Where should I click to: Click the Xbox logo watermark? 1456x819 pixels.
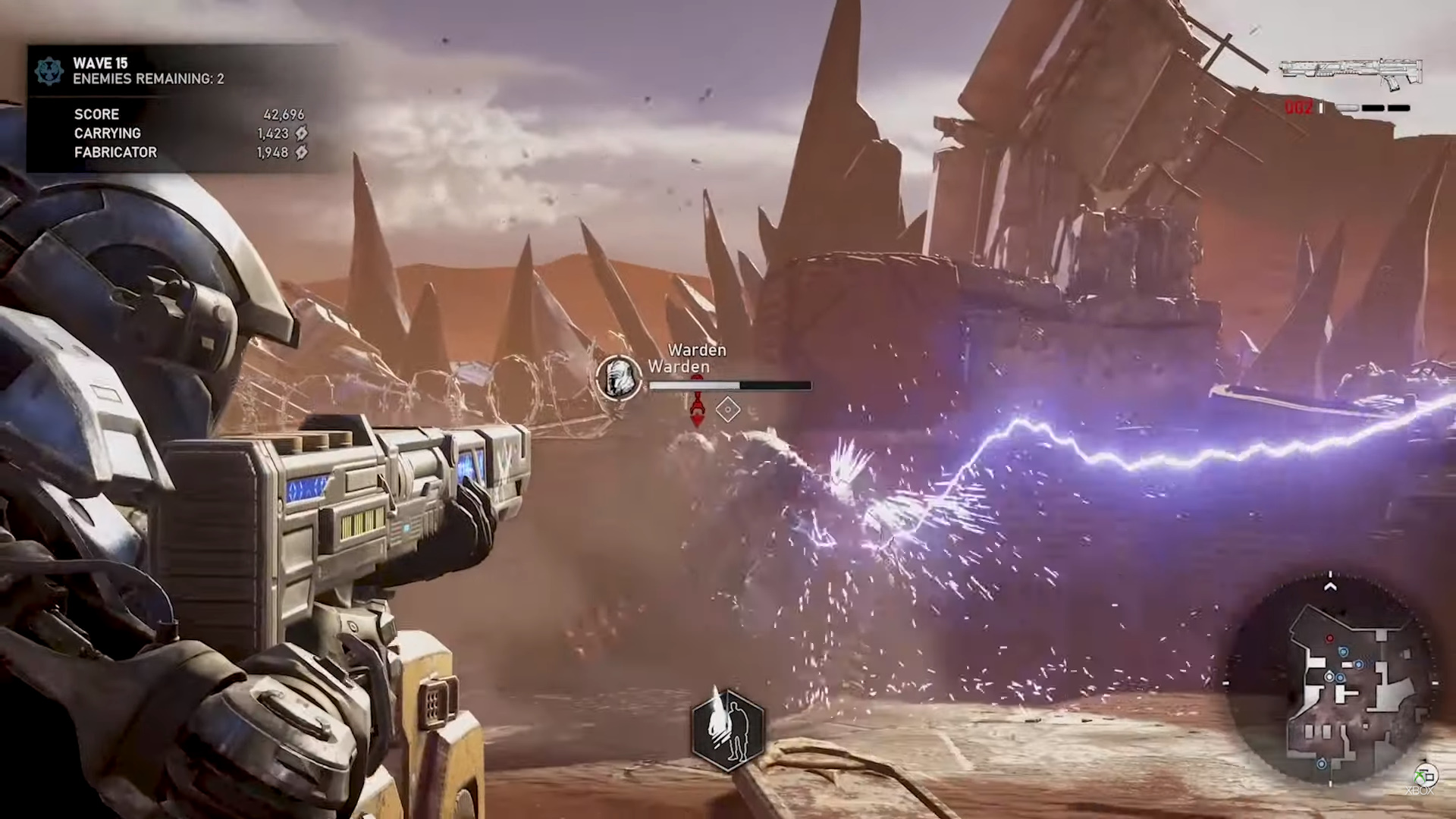tap(1424, 777)
